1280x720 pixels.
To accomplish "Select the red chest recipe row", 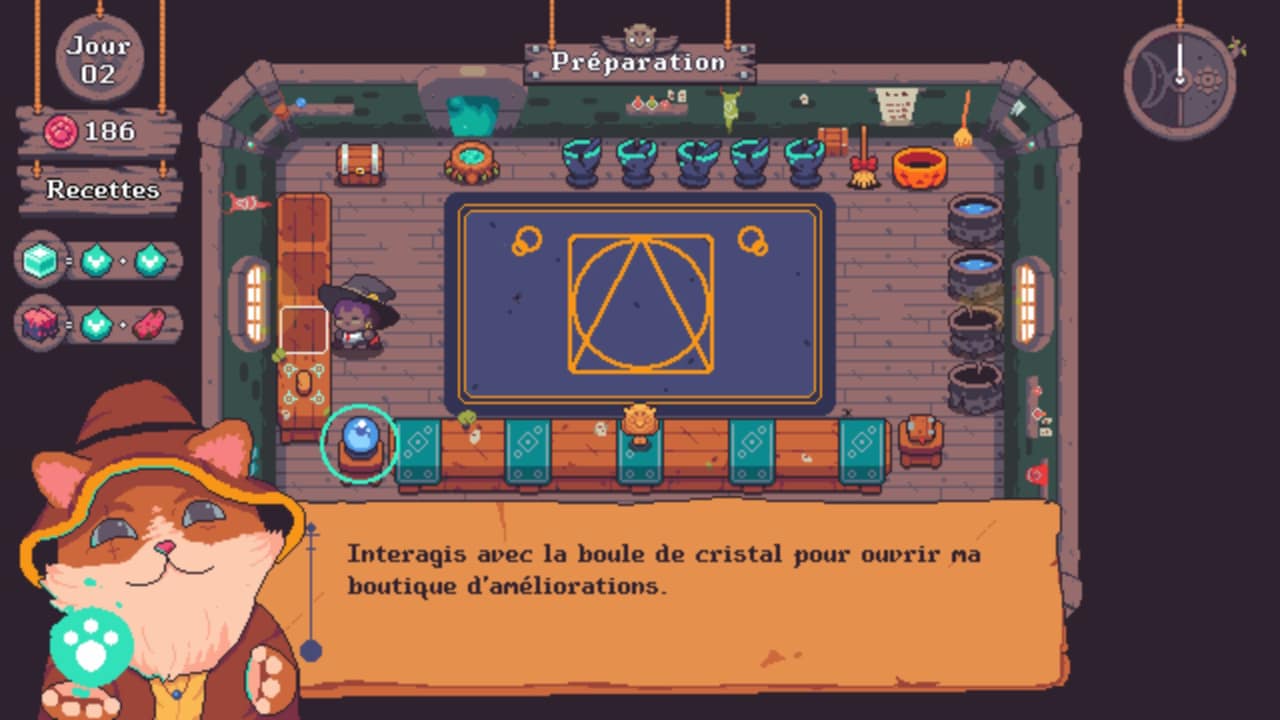I will [100, 324].
